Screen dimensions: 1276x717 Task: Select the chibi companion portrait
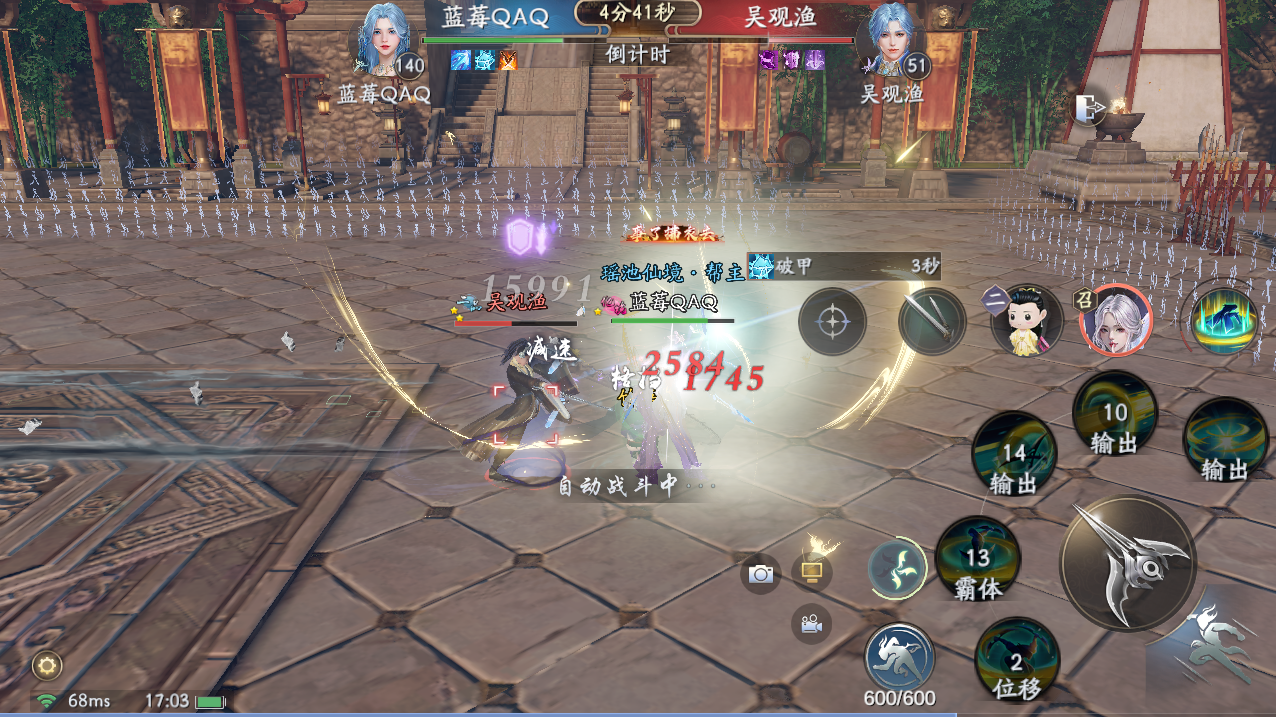pyautogui.click(x=1026, y=320)
